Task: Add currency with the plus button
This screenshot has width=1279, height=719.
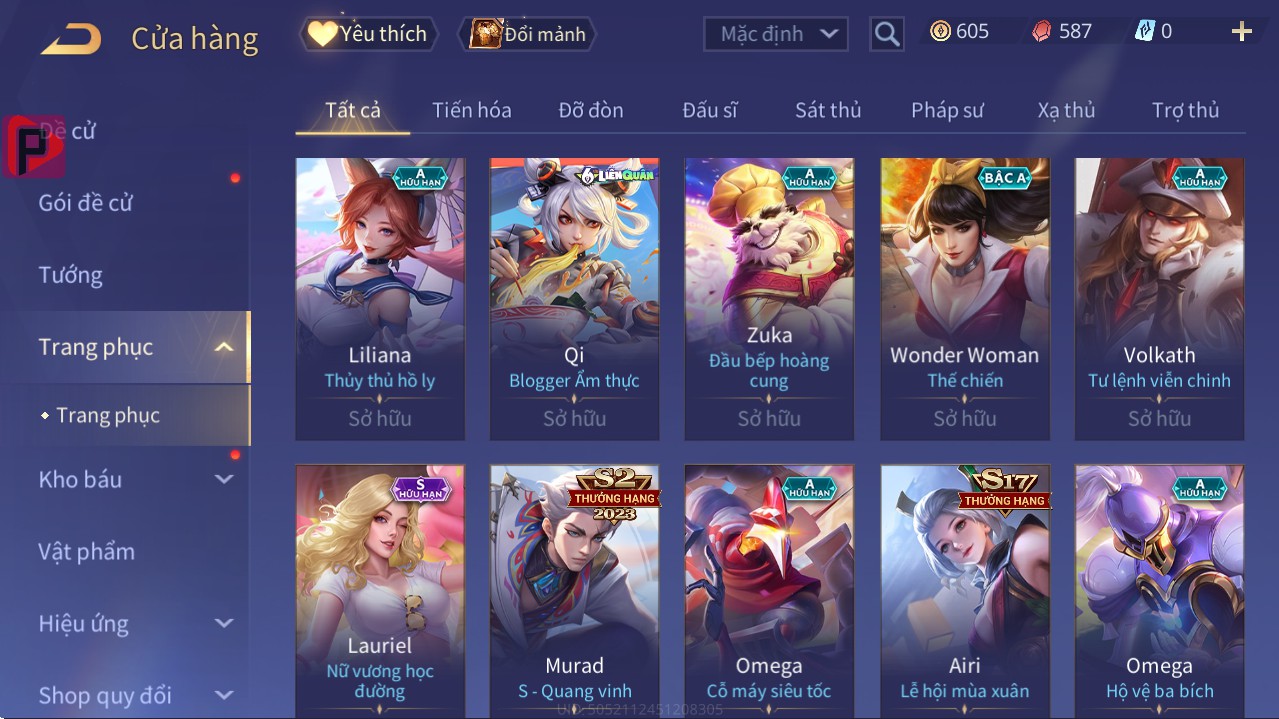Action: click(1241, 32)
